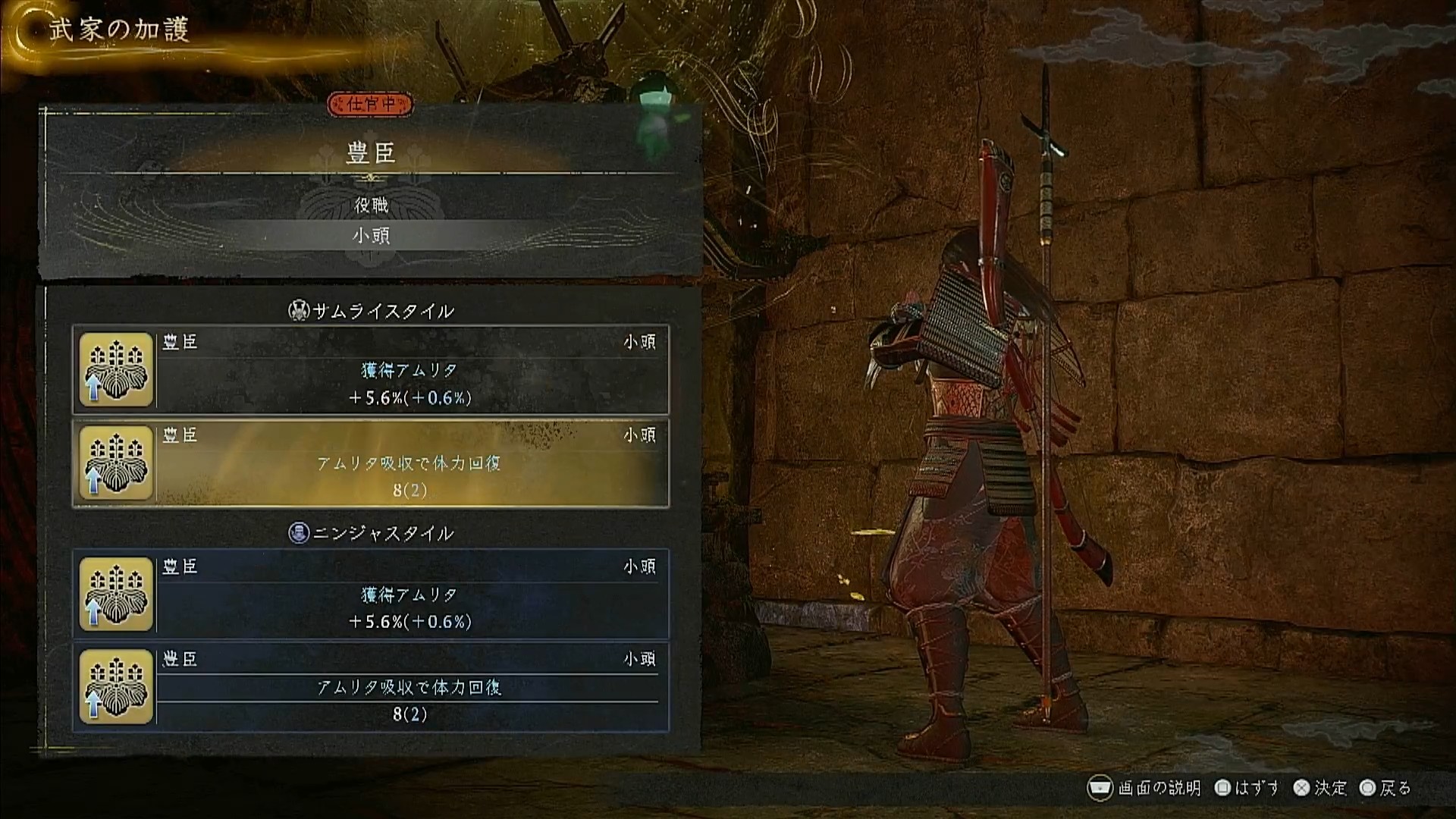Select Ninja style 獲得アムリタ blessing row
This screenshot has height=819, width=1456.
tap(371, 595)
